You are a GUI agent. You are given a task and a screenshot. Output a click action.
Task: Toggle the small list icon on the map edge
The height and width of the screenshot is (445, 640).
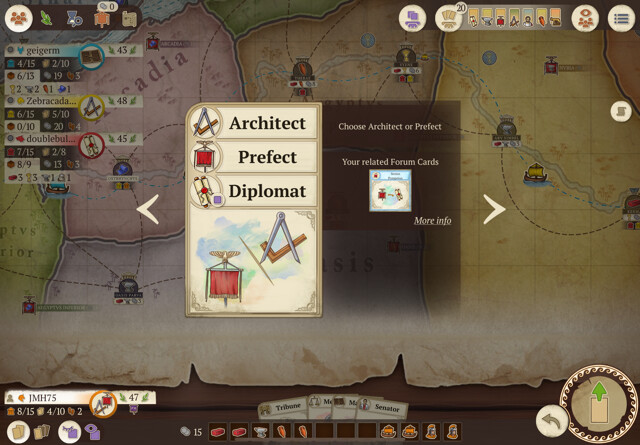(x=619, y=111)
